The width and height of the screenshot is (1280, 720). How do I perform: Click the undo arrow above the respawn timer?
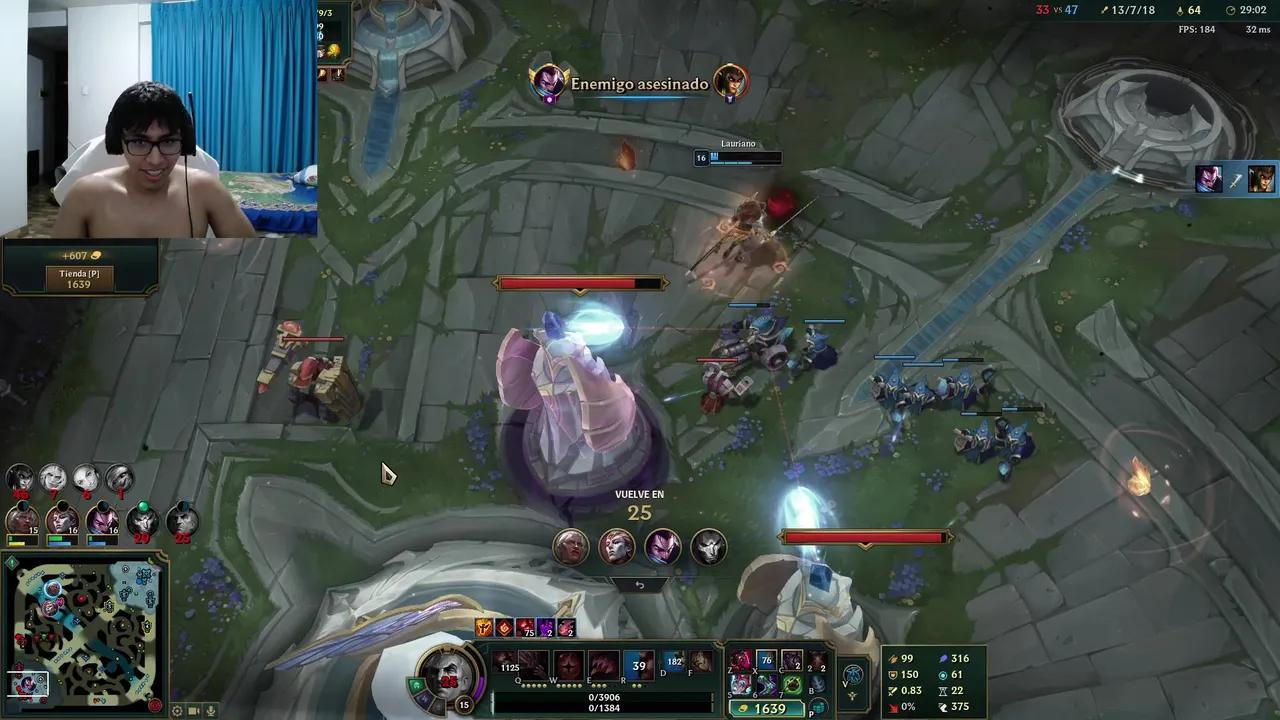(x=640, y=583)
